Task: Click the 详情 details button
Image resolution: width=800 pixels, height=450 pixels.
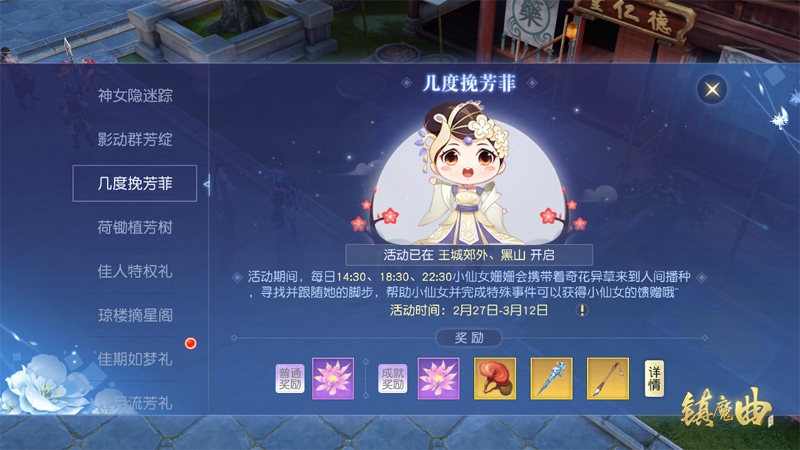Action: tap(654, 378)
